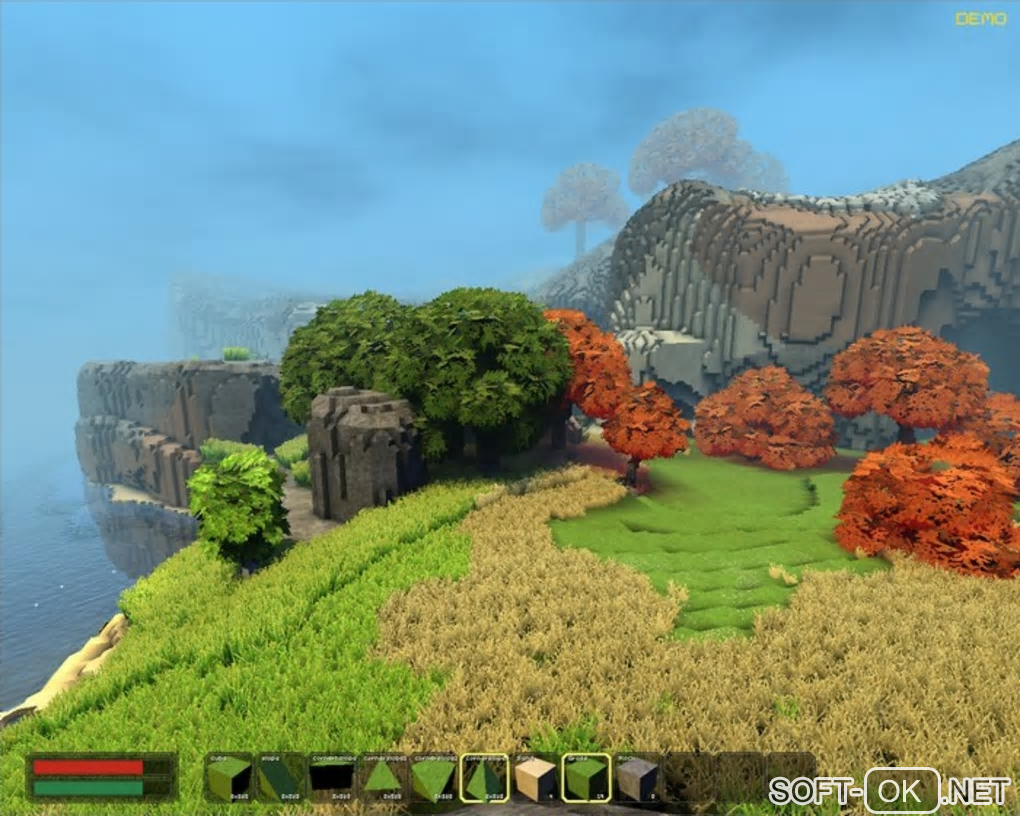Choose the highlighted Grass block slot
The width and height of the screenshot is (1020, 816).
tap(586, 778)
